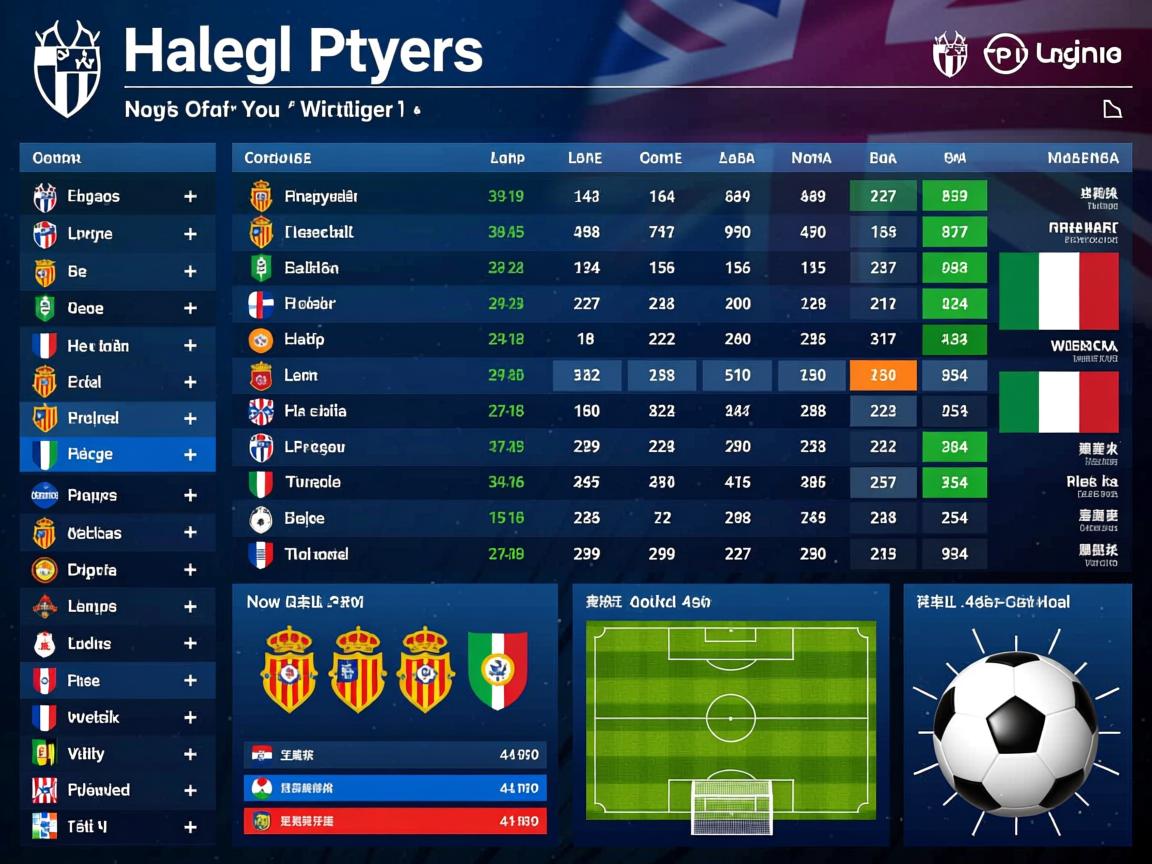Select the green-white-red shield crest
Viewport: 1152px width, 864px height.
click(x=497, y=670)
